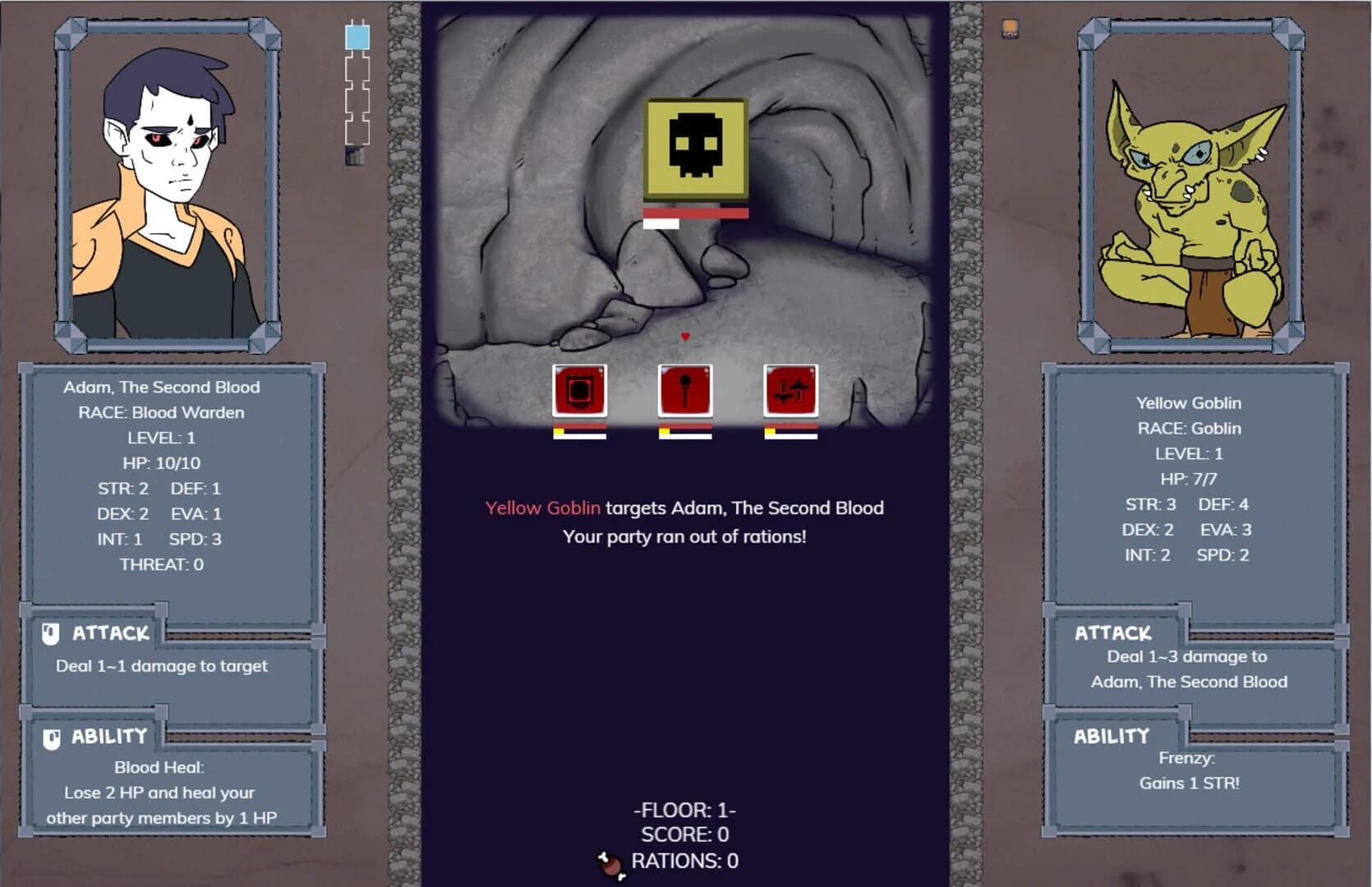Click the red target arrow above the action buttons

coord(684,336)
